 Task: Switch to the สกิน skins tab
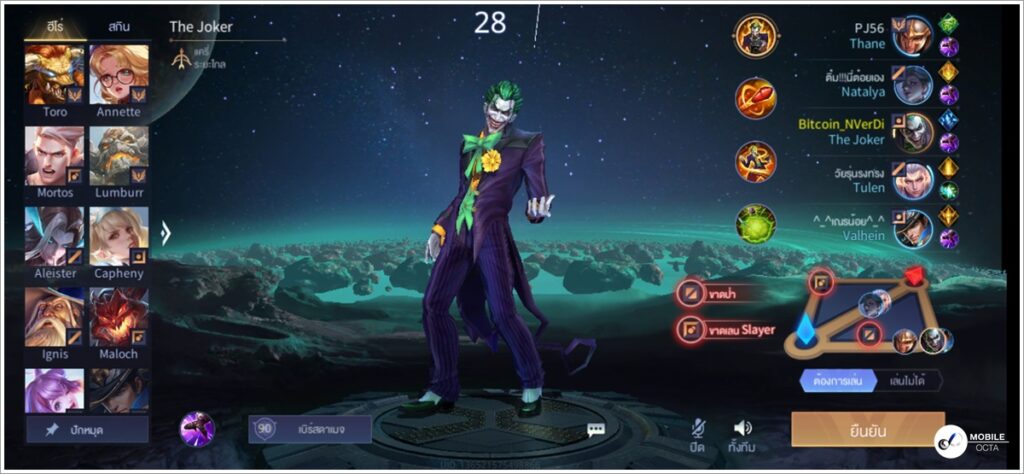coord(119,27)
